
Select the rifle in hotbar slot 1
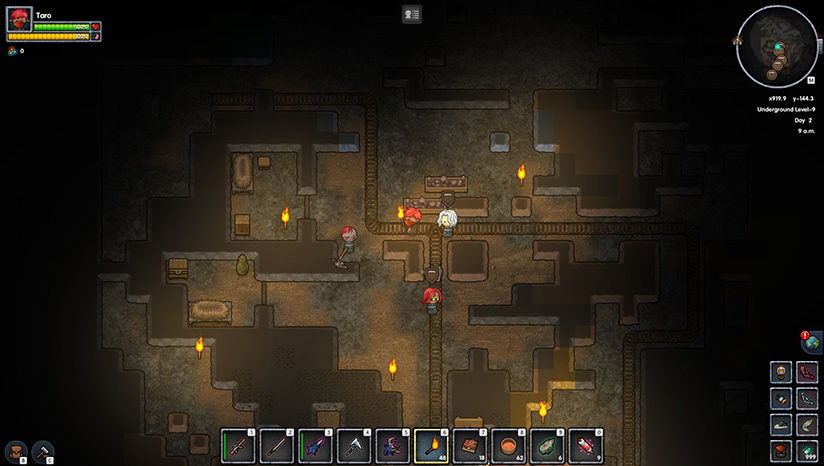(x=237, y=444)
